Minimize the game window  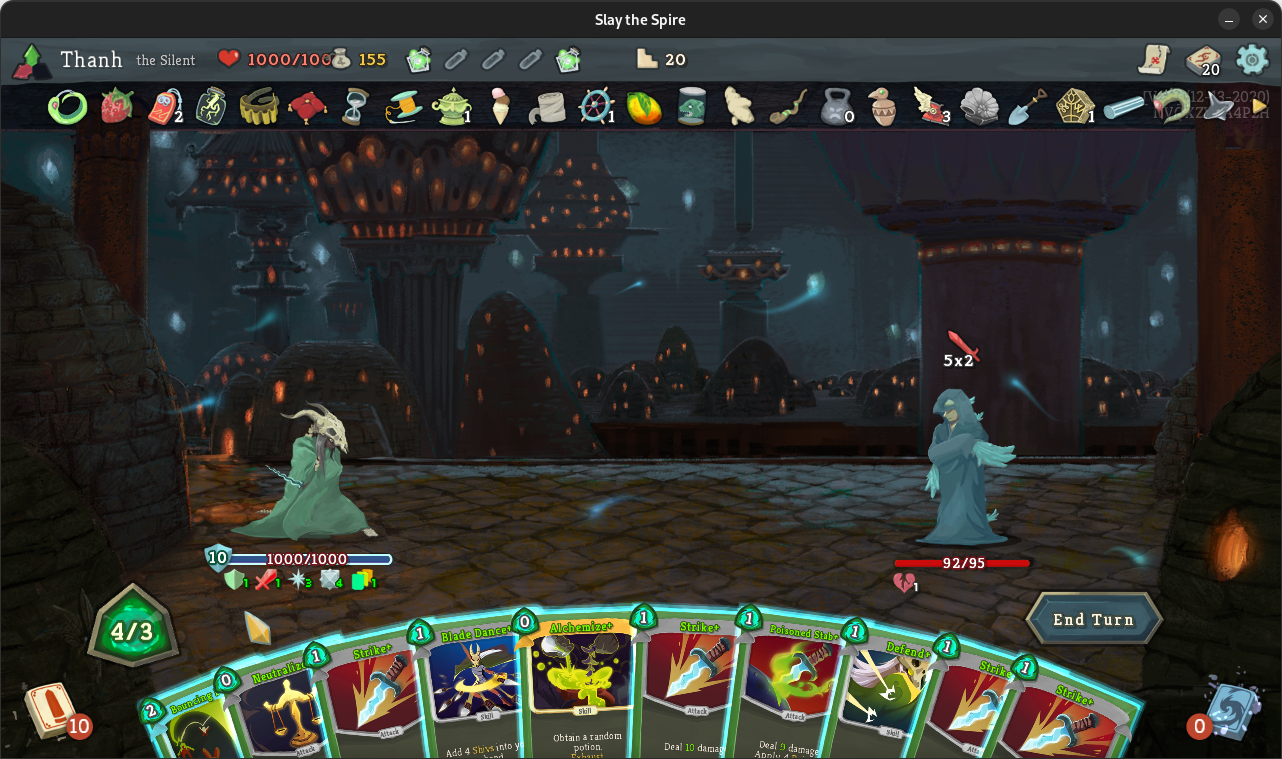(x=1229, y=20)
